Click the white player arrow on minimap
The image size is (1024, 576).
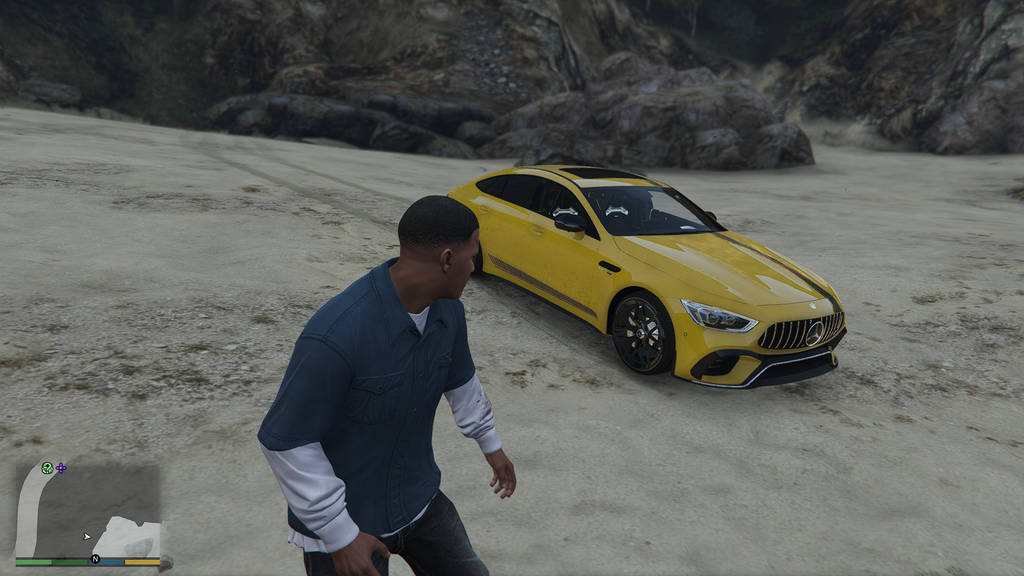87,536
